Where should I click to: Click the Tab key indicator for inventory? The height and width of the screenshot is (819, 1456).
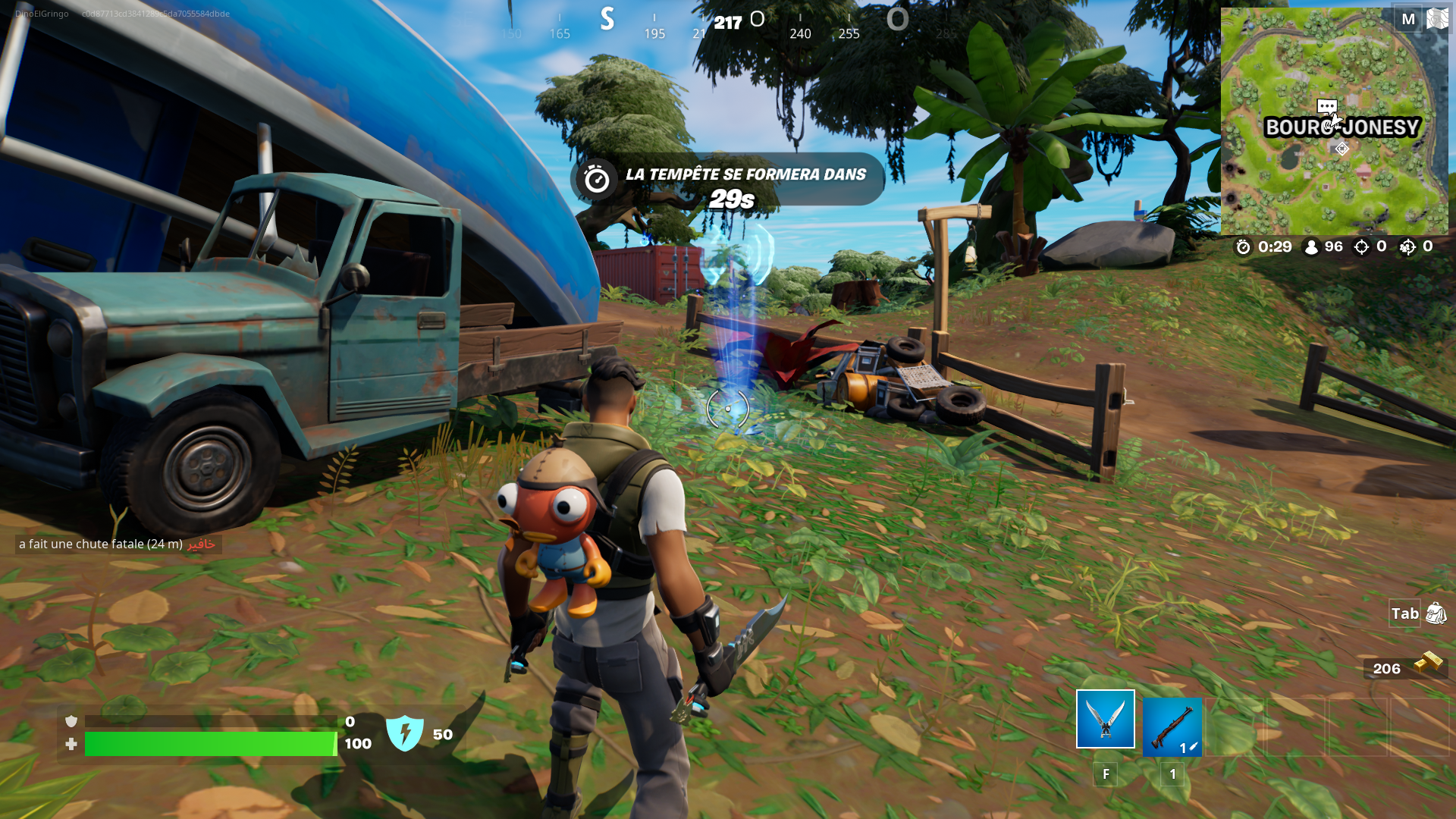pos(1404,613)
